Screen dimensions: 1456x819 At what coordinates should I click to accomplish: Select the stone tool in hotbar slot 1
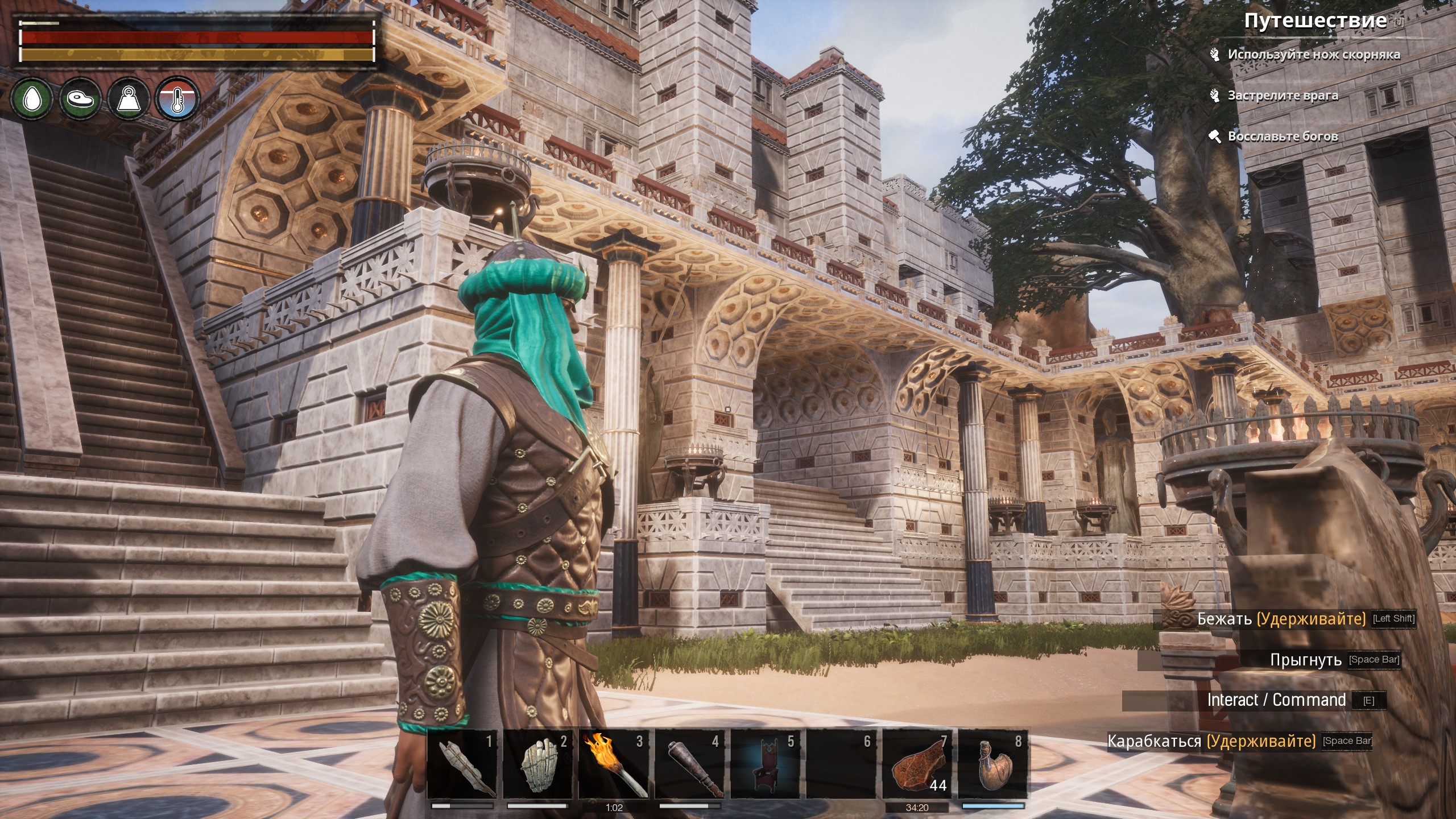point(461,764)
